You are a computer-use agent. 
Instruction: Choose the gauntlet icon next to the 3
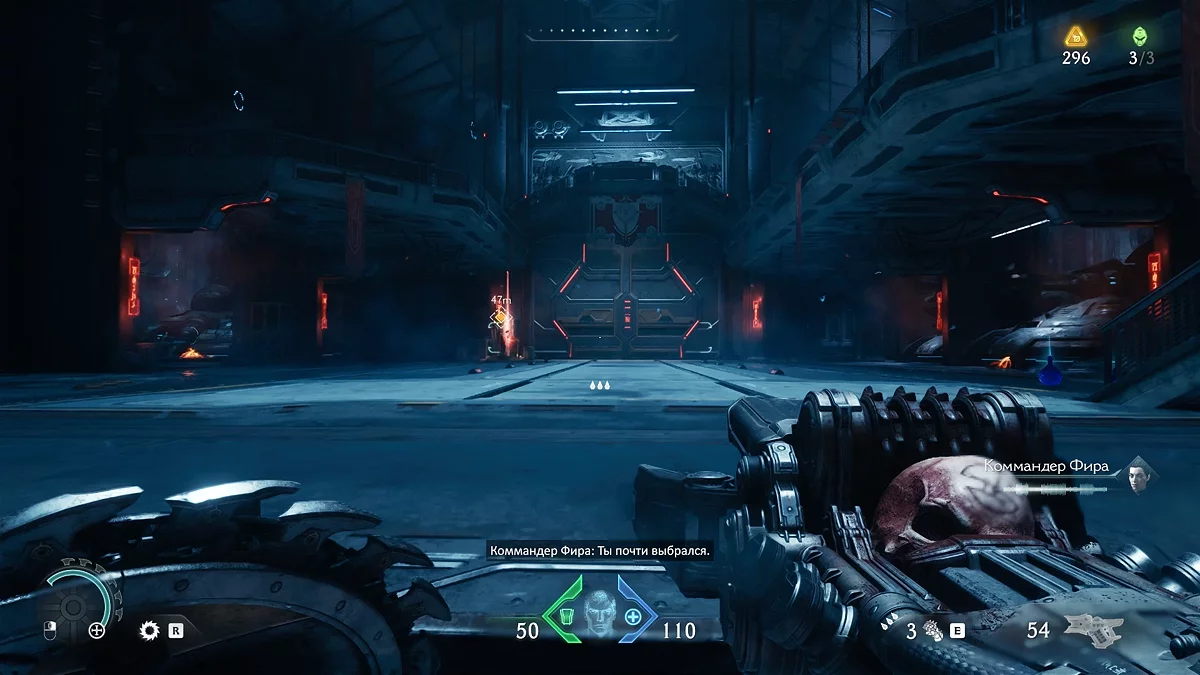(x=934, y=630)
